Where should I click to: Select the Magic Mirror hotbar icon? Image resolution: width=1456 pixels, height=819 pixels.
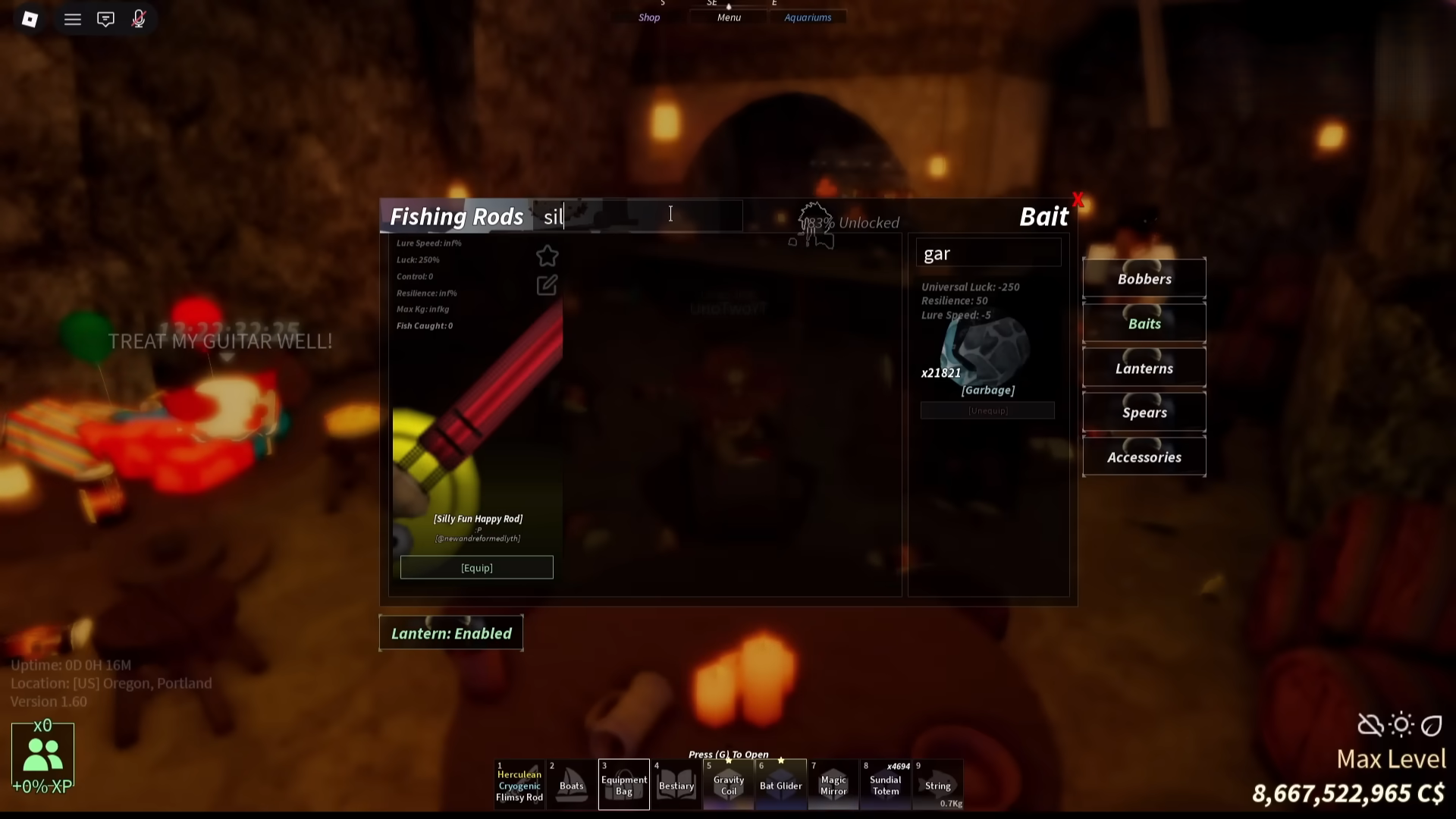tap(833, 785)
